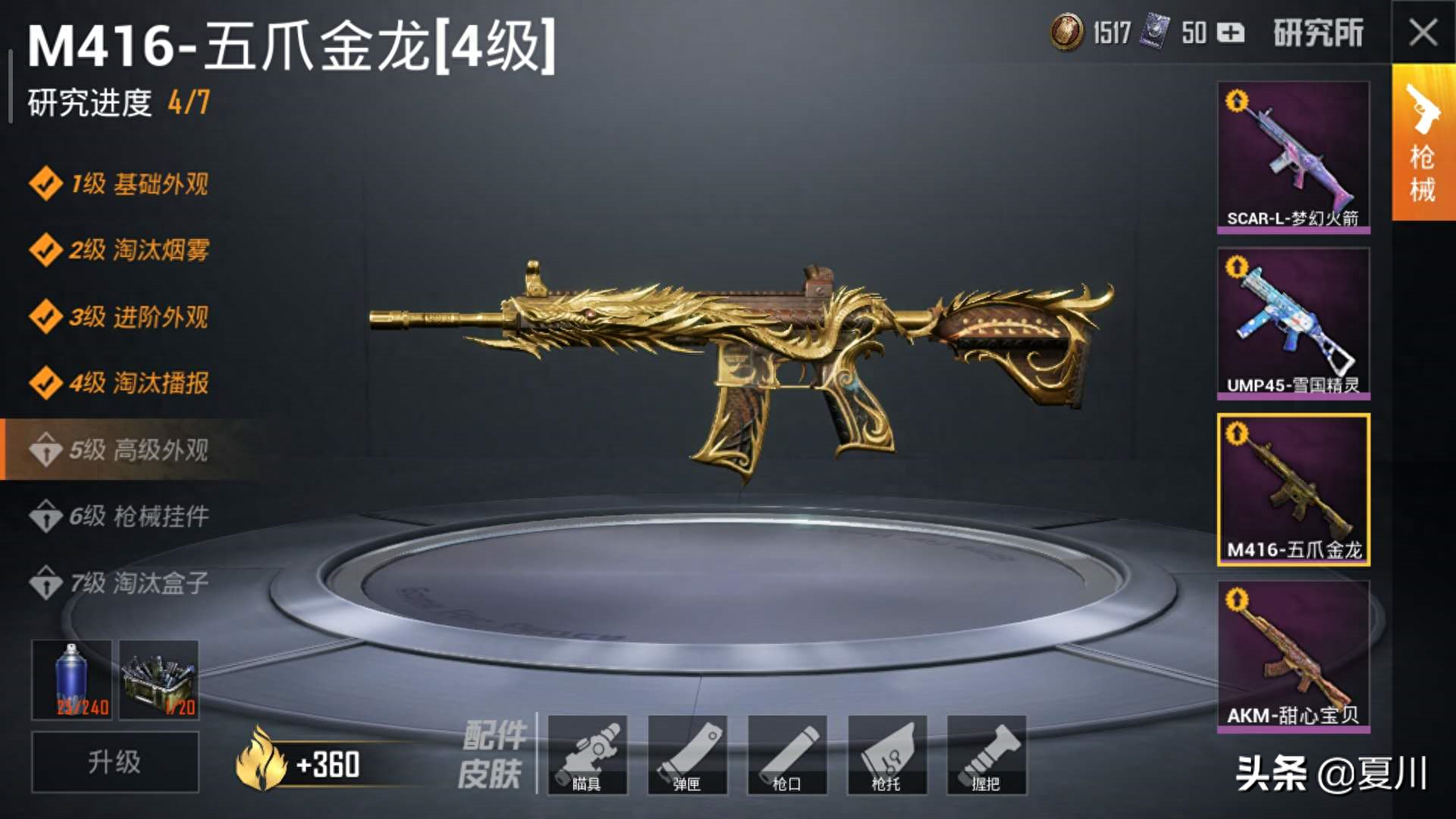Open the 弹匣 magazine skin slot

tap(688, 756)
